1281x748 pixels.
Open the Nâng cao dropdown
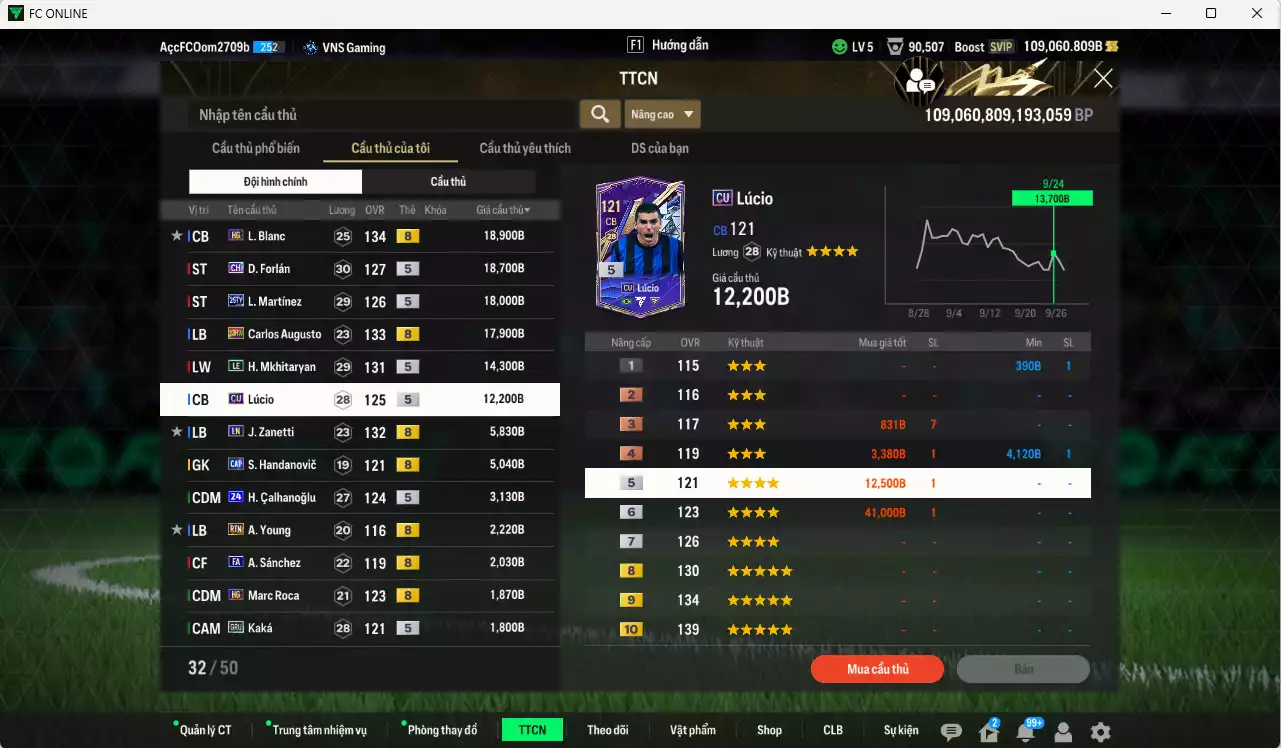click(x=663, y=114)
